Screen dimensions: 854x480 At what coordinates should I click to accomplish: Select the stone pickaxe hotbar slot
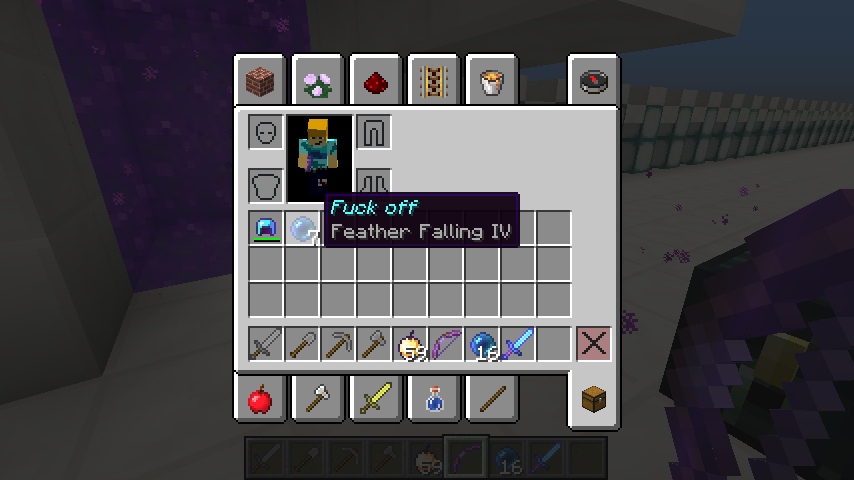(x=338, y=344)
